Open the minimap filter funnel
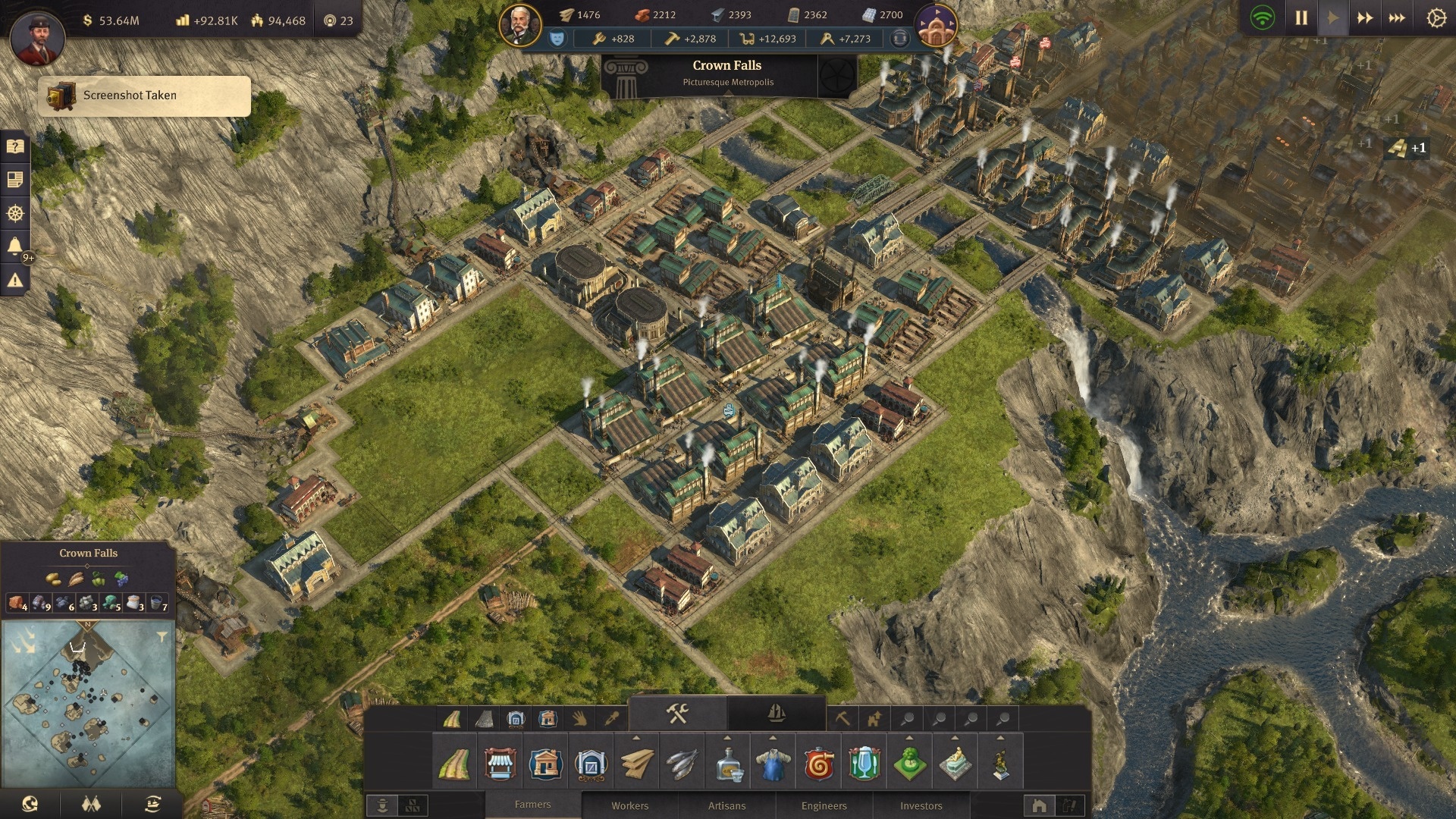 pos(162,637)
